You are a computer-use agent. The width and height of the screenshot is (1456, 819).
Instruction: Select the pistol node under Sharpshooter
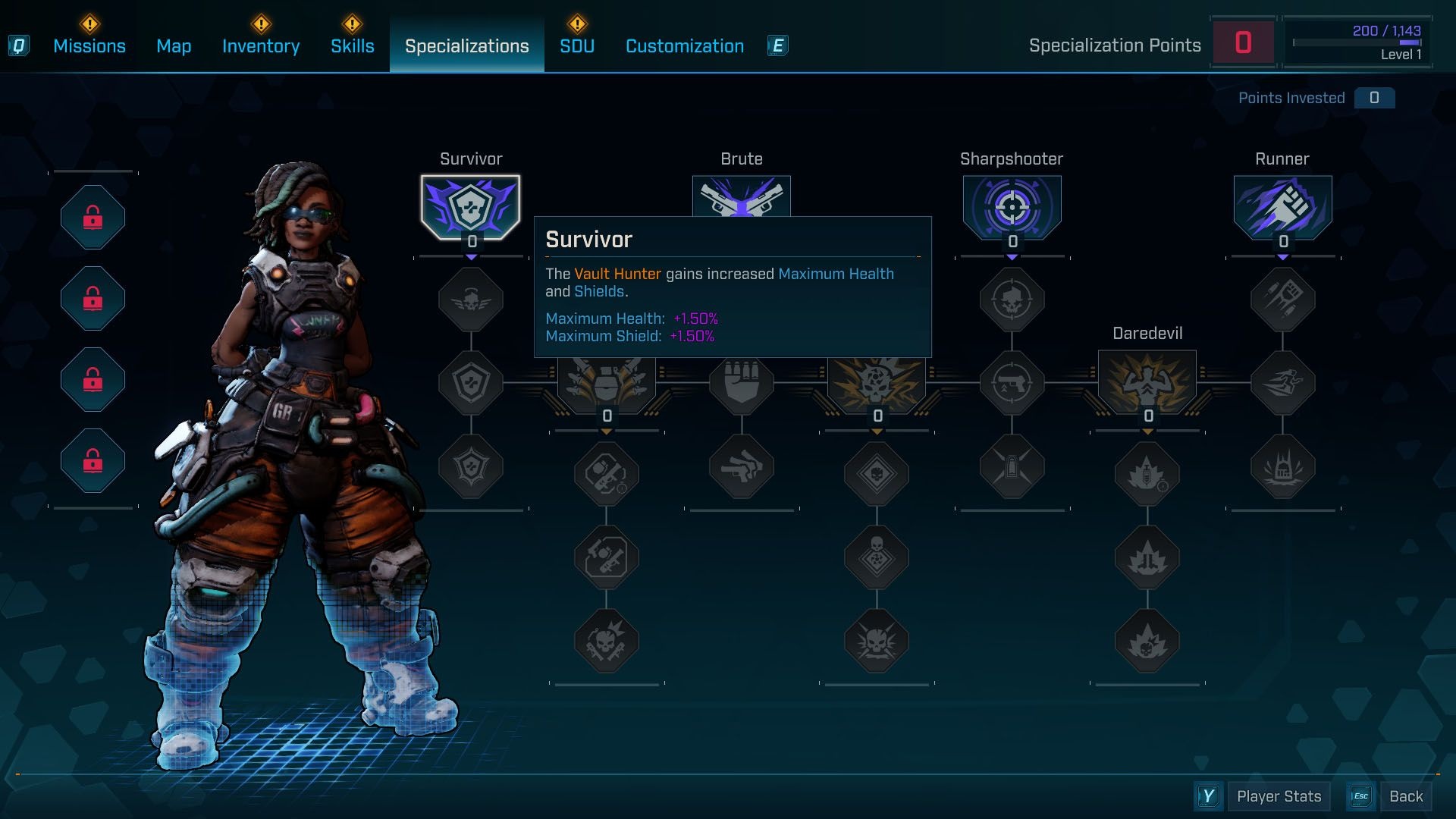pos(1012,383)
